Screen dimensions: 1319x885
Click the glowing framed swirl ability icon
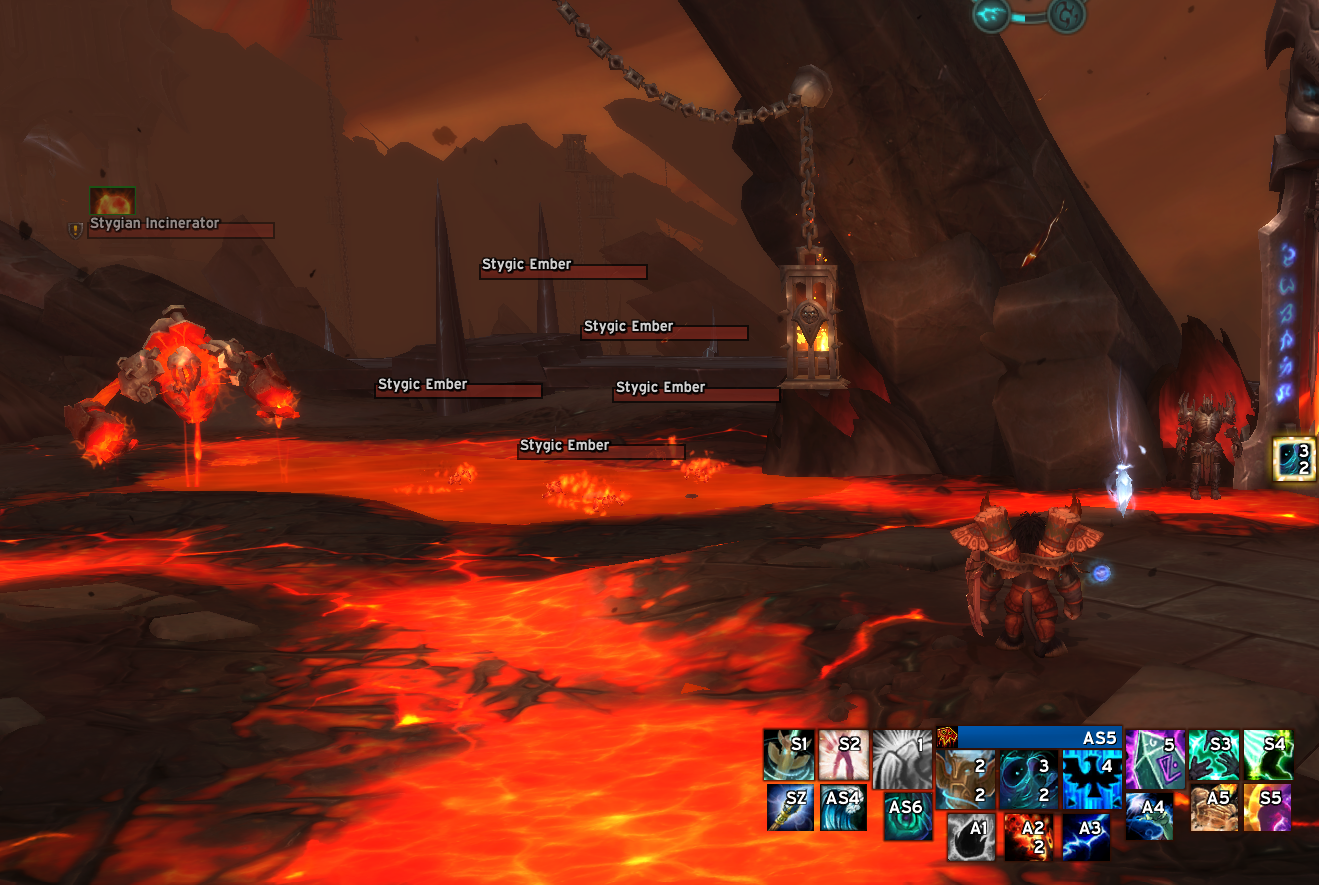tap(1293, 458)
